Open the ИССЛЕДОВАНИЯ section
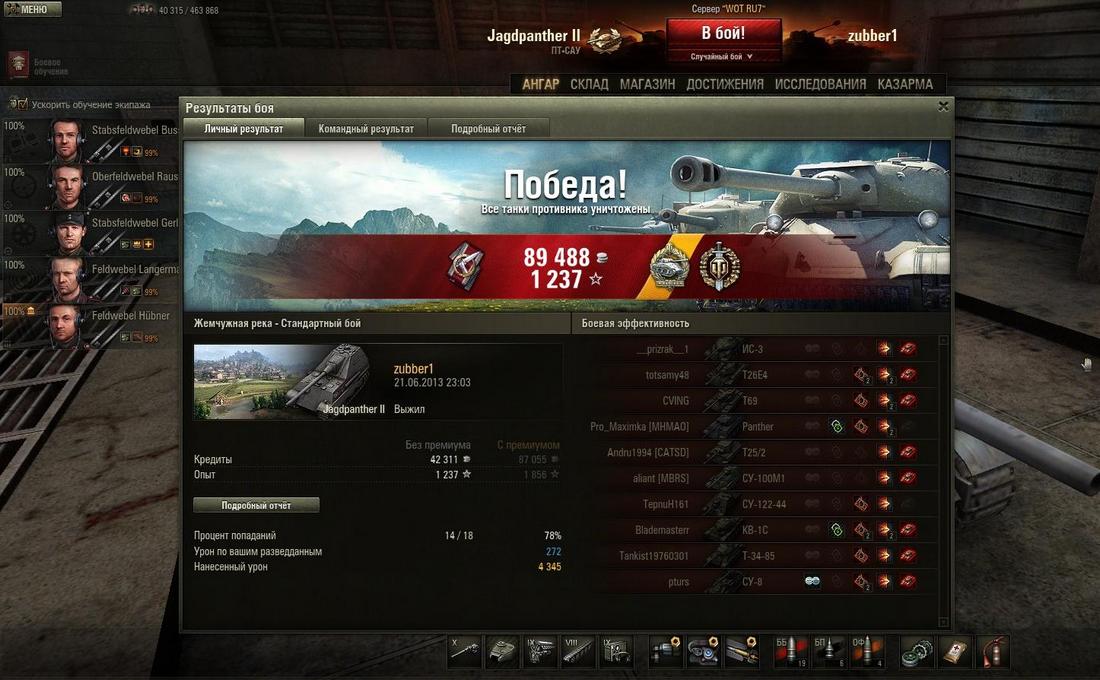 click(820, 84)
